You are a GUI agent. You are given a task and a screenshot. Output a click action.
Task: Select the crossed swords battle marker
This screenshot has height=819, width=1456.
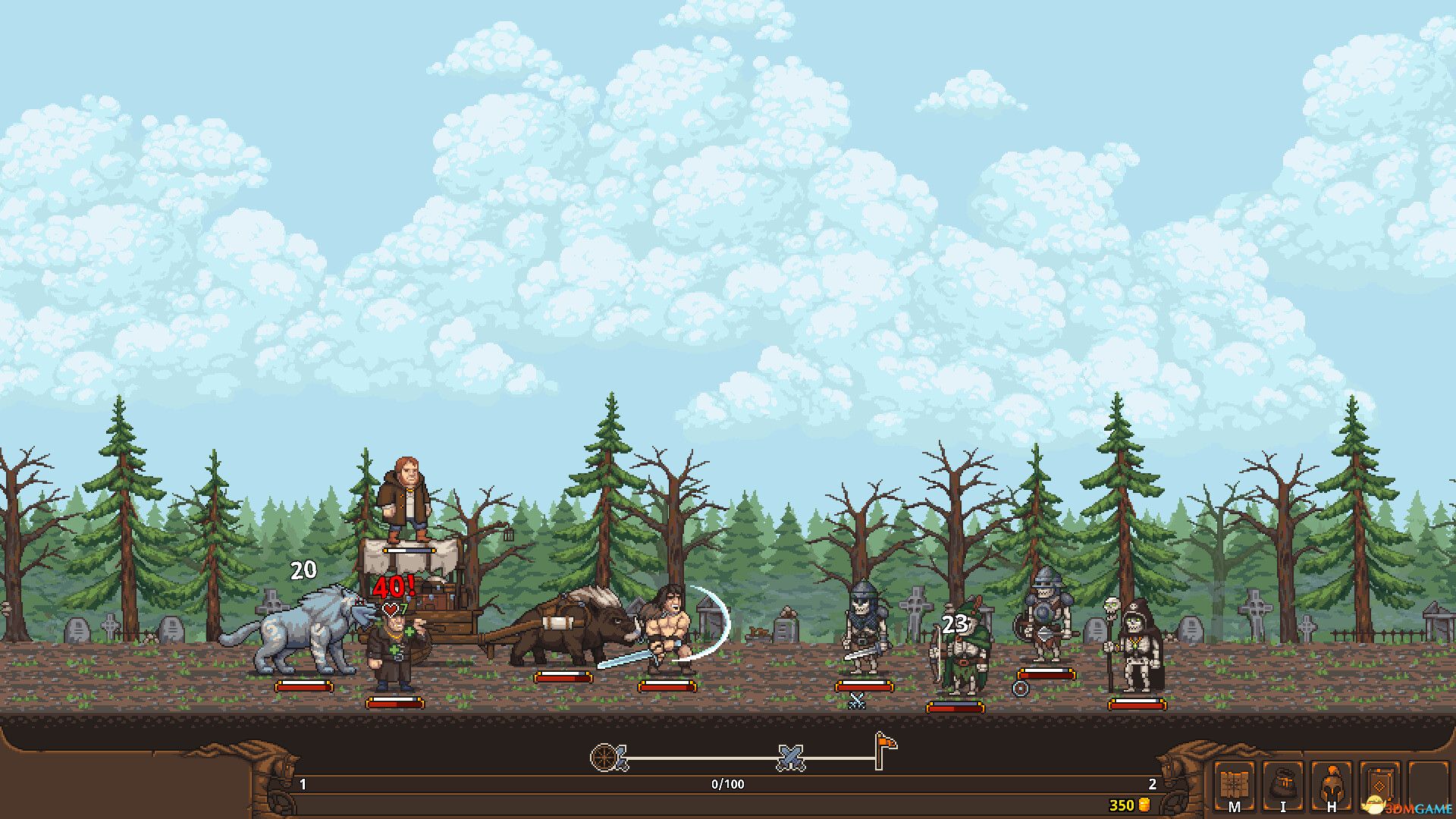pos(790,758)
